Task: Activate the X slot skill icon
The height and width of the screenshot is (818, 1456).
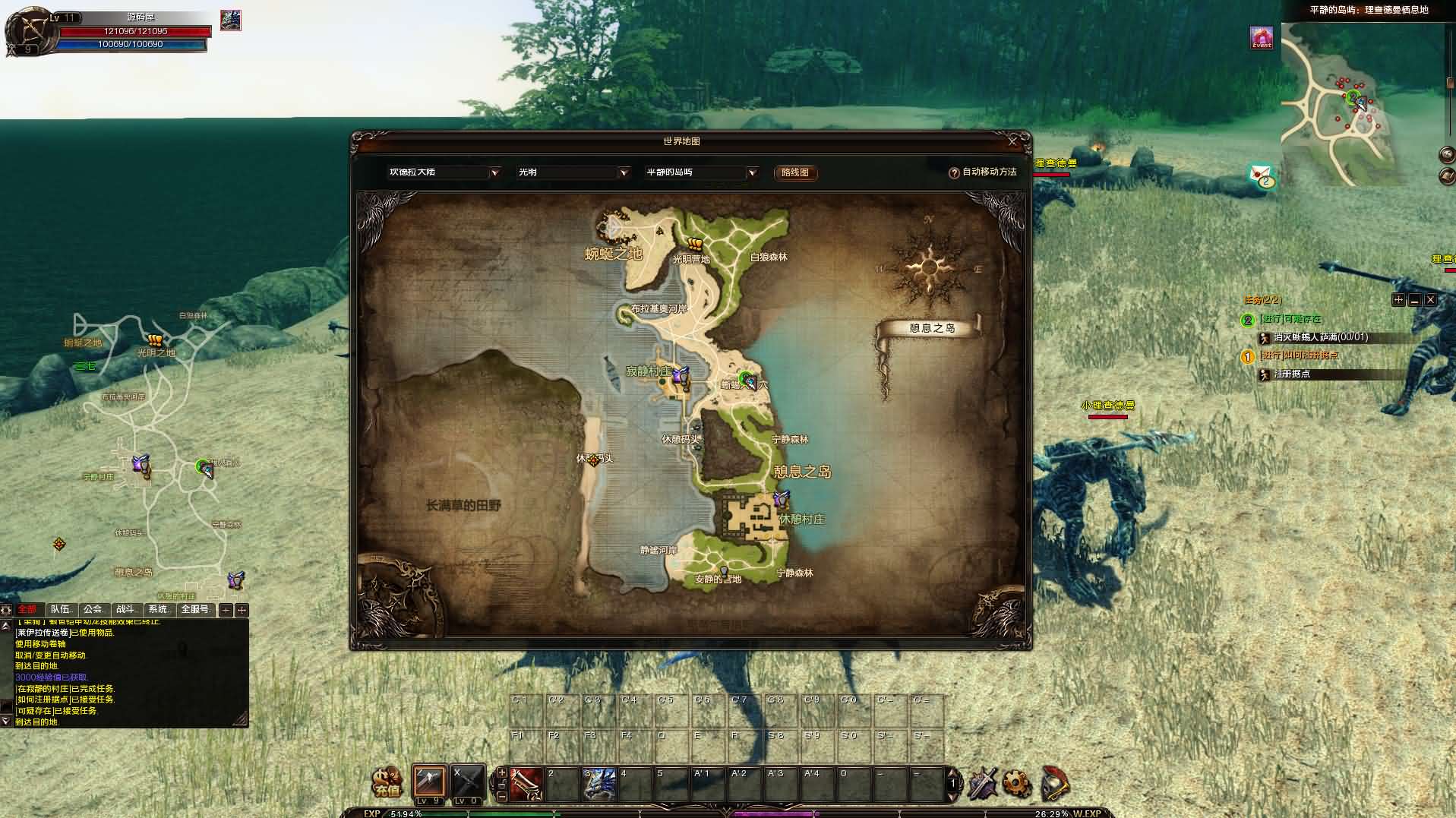Action: coord(467,780)
